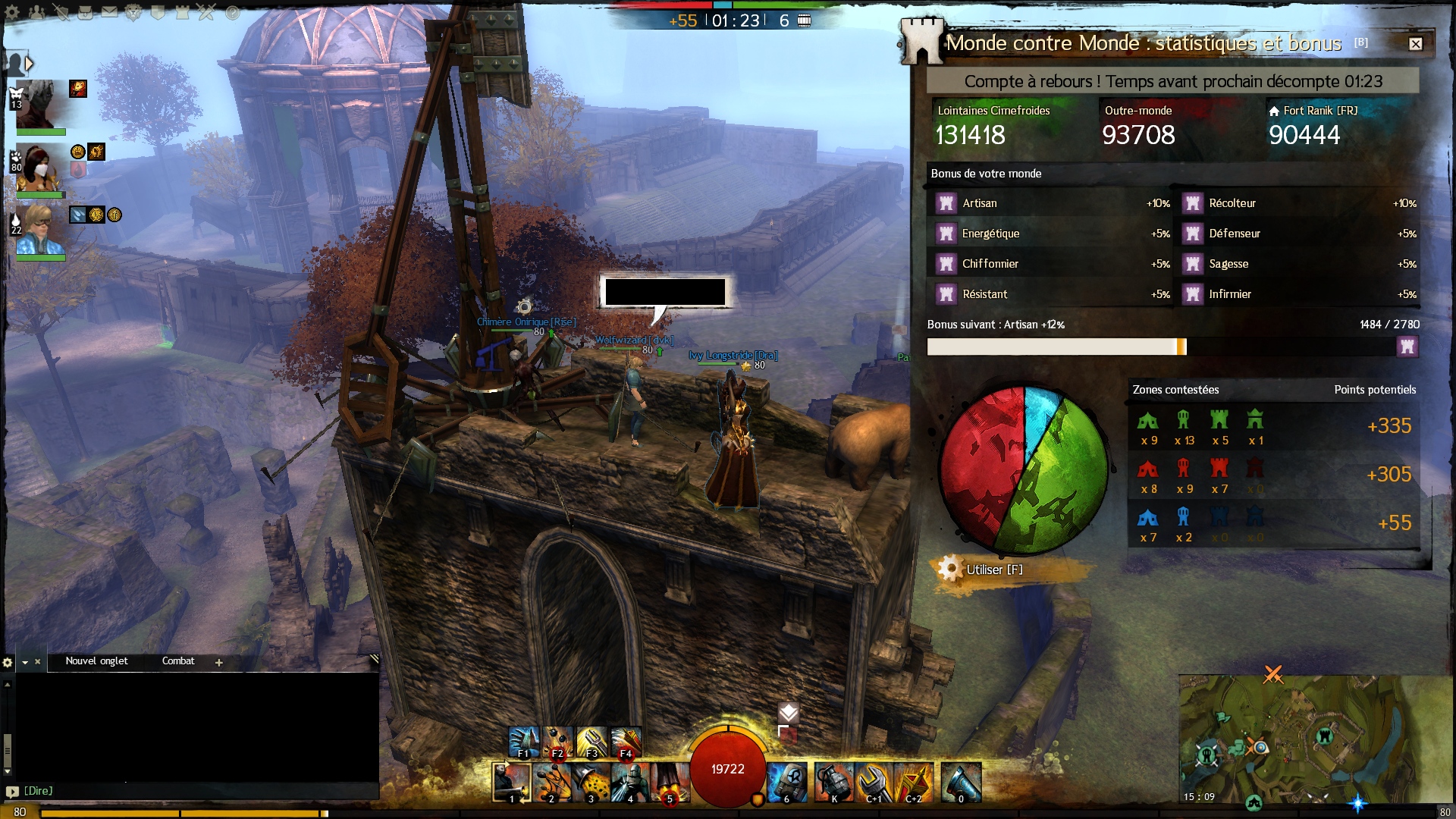
Task: Activate the F1 toolbelt skill
Action: (523, 742)
